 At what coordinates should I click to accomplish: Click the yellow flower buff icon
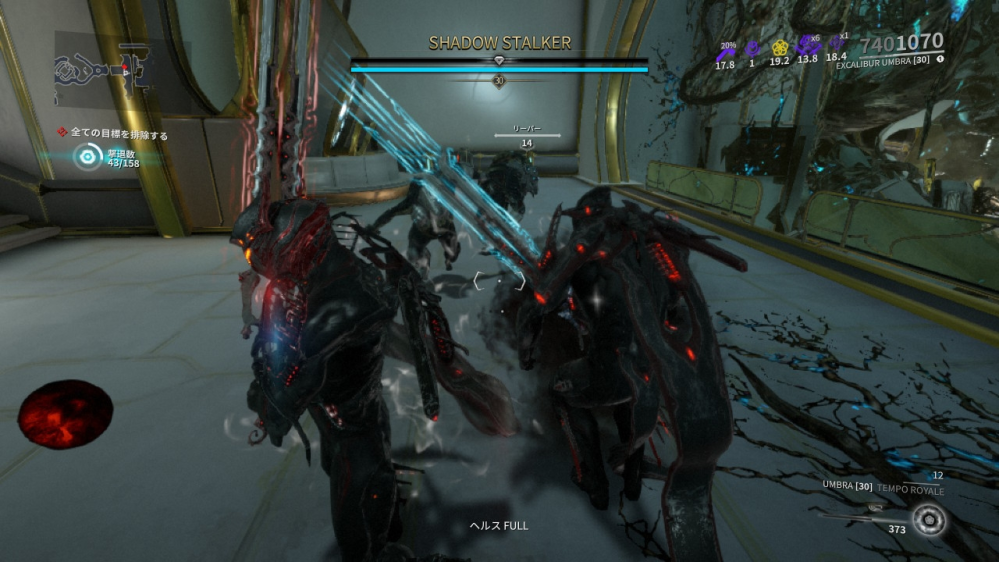(780, 47)
